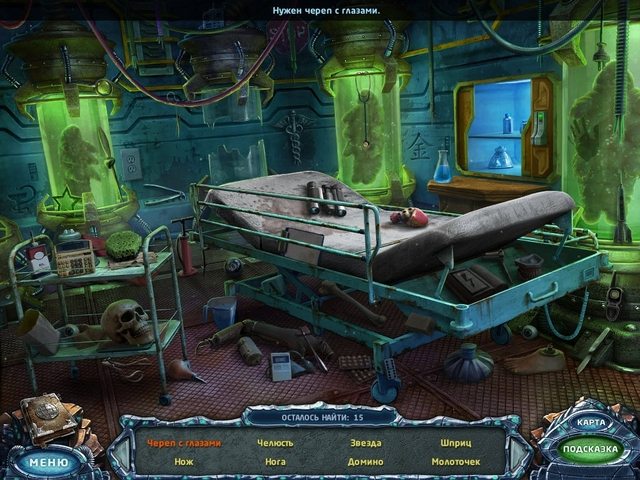Viewport: 640px width, 480px height.
Task: Click the right arrow of the item list
Action: point(516,452)
